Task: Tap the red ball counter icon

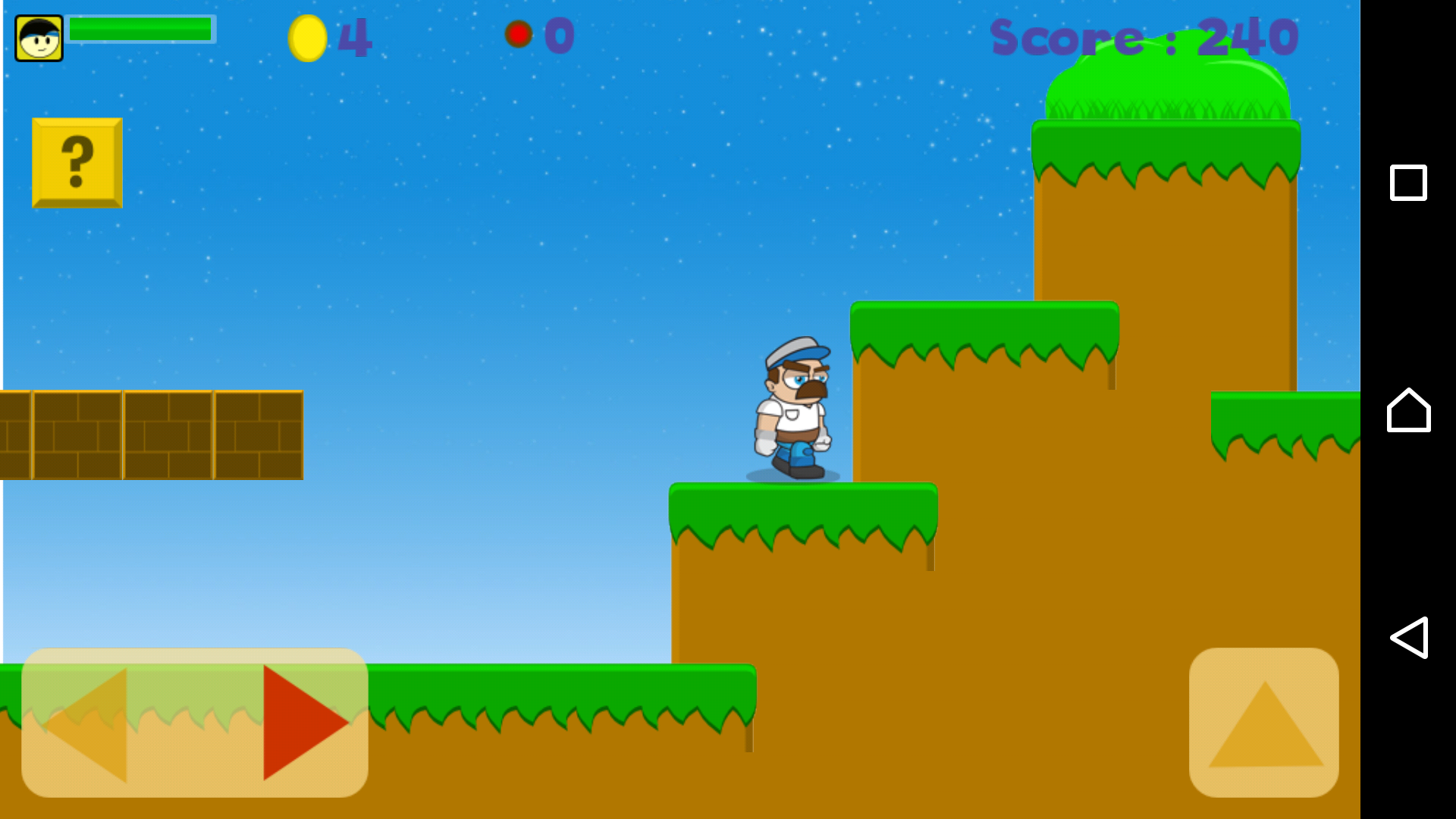Action: [519, 33]
